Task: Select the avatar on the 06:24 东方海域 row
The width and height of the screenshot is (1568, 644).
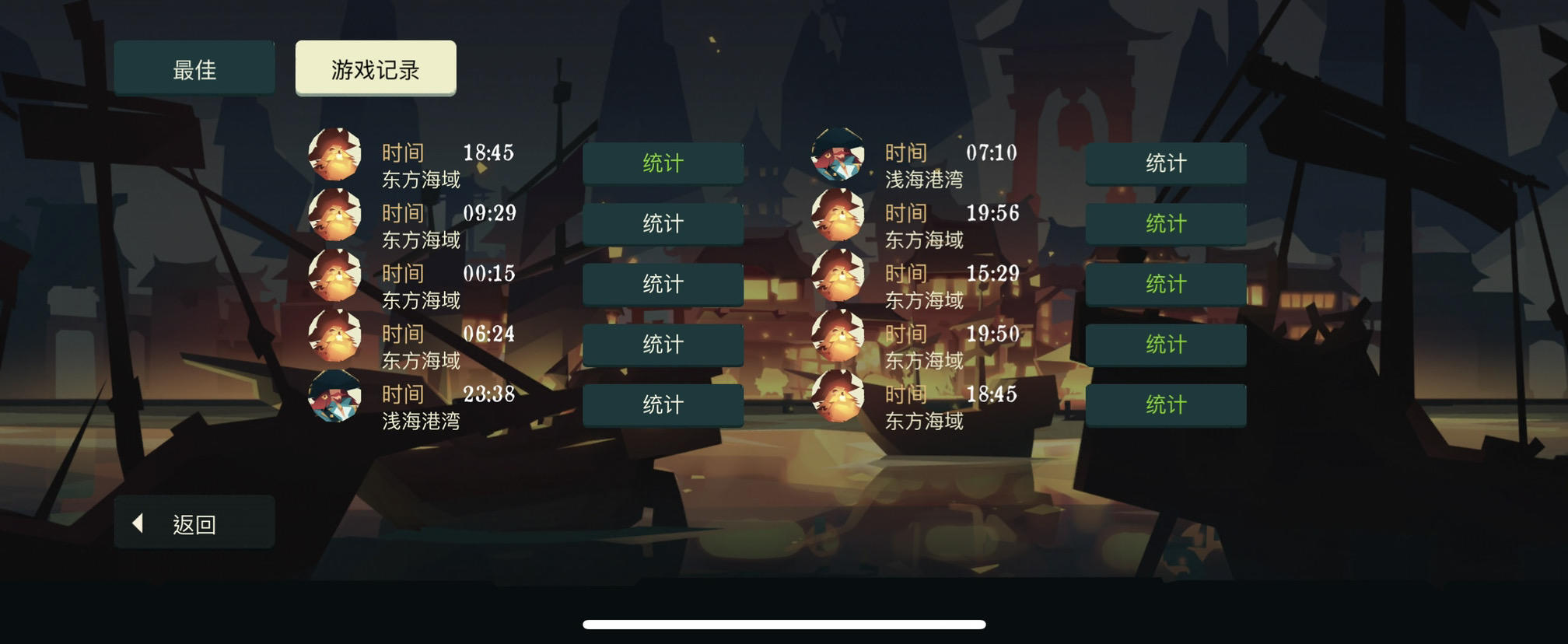Action: [334, 336]
